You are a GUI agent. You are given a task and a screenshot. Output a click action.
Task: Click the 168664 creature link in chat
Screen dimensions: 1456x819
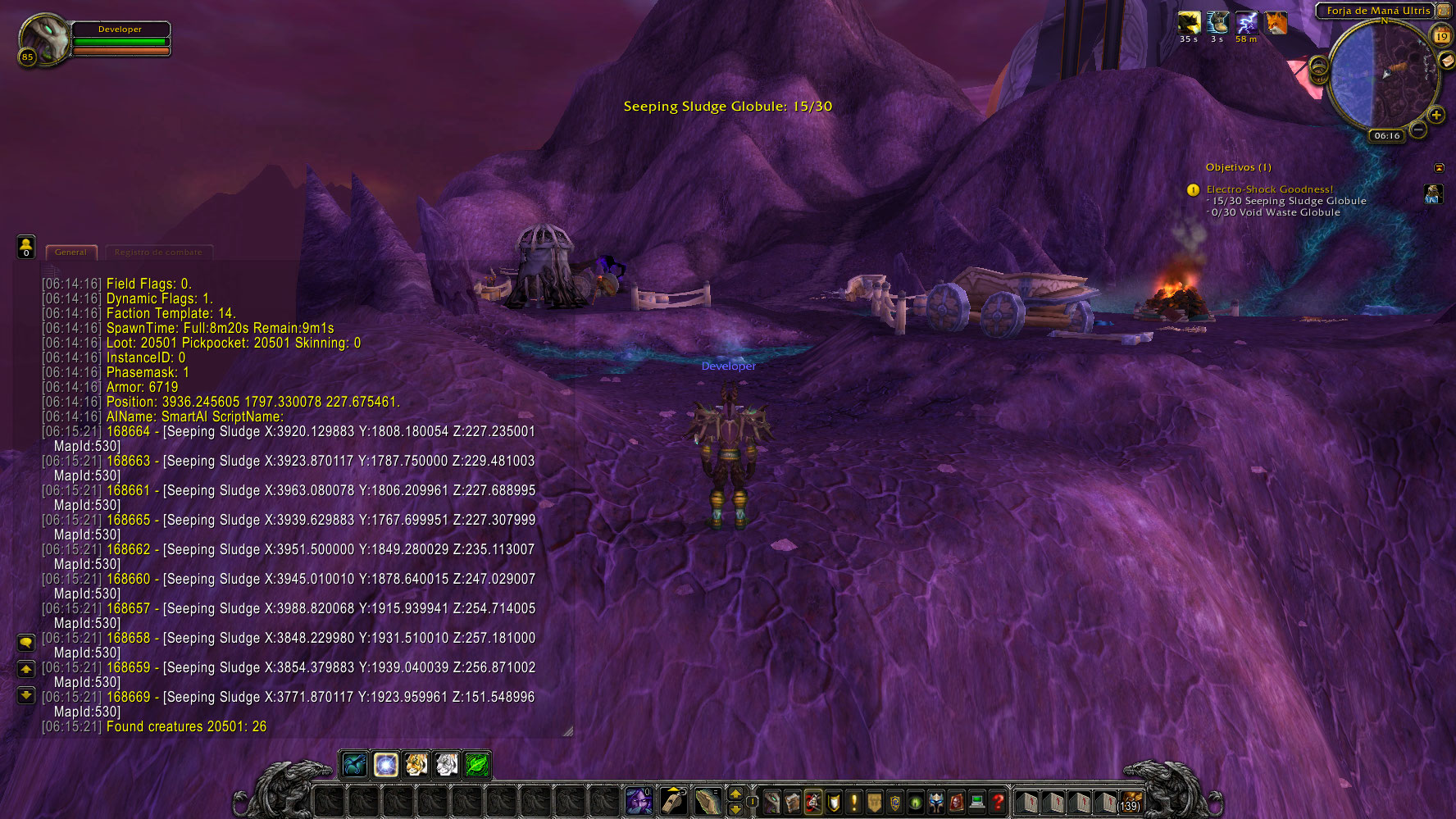coord(129,432)
